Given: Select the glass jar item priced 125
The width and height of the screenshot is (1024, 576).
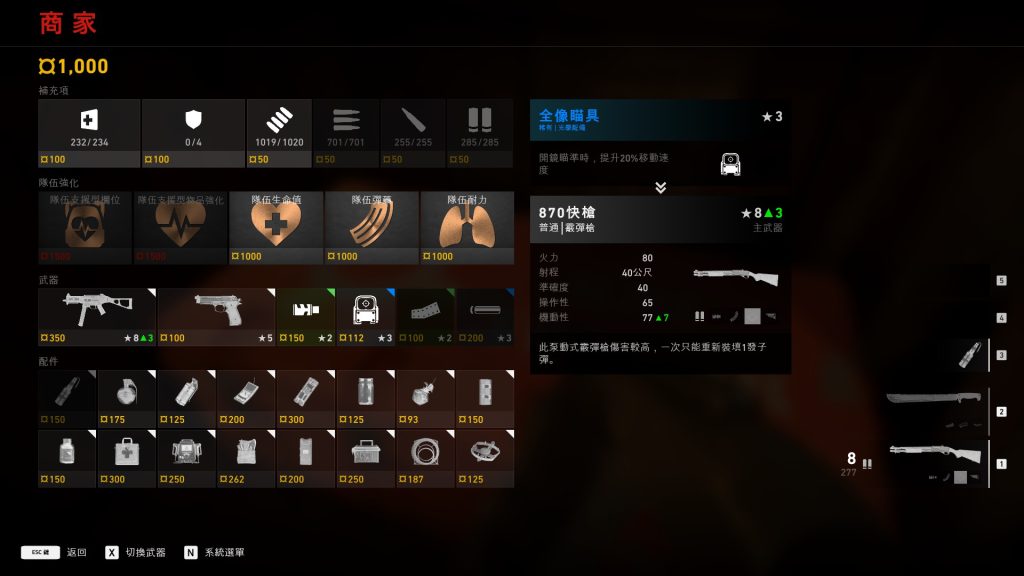Looking at the screenshot, I should [x=365, y=397].
